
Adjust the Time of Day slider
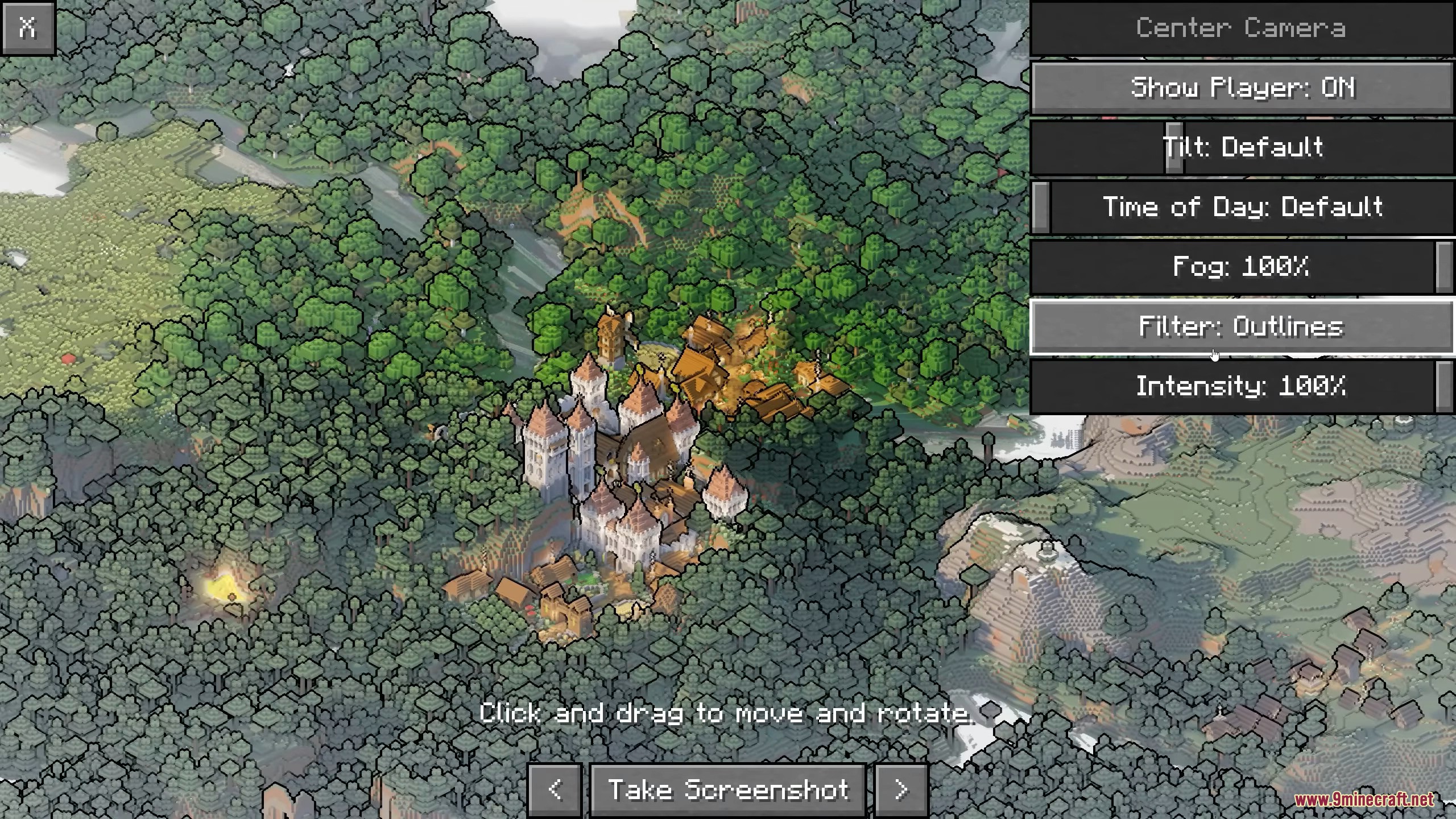1242,207
